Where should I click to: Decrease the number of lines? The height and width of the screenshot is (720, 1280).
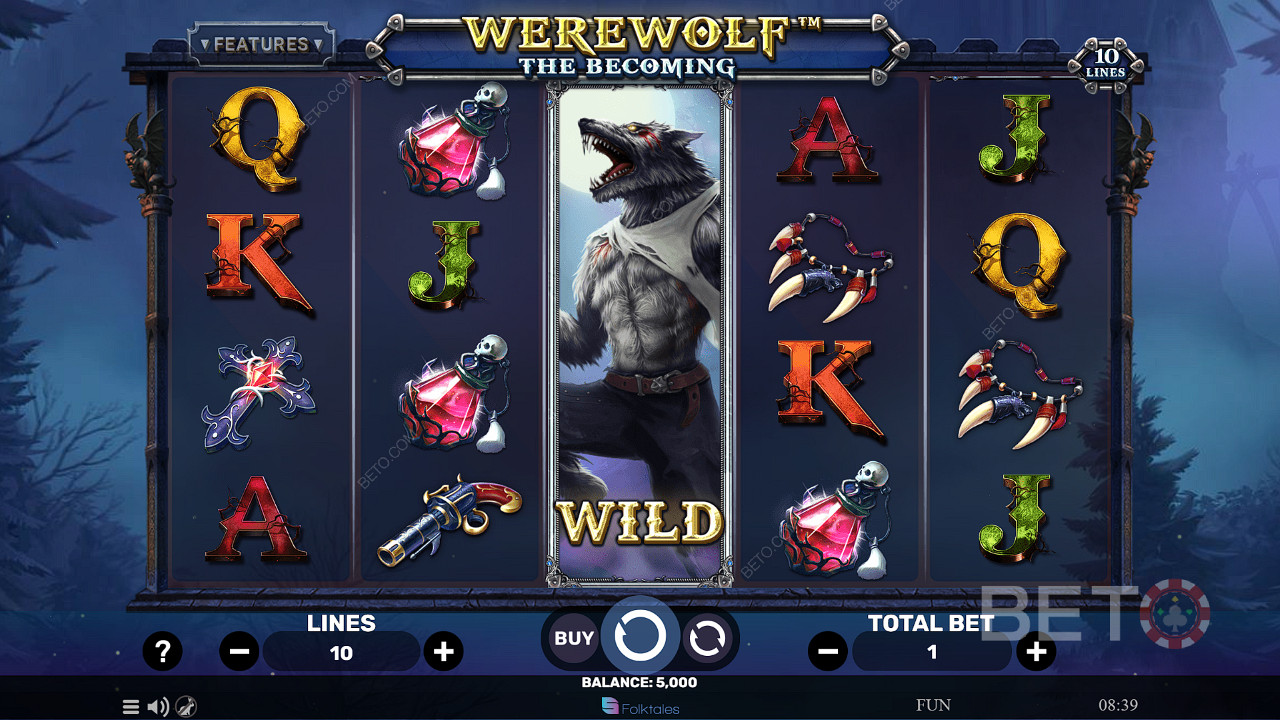tap(240, 652)
